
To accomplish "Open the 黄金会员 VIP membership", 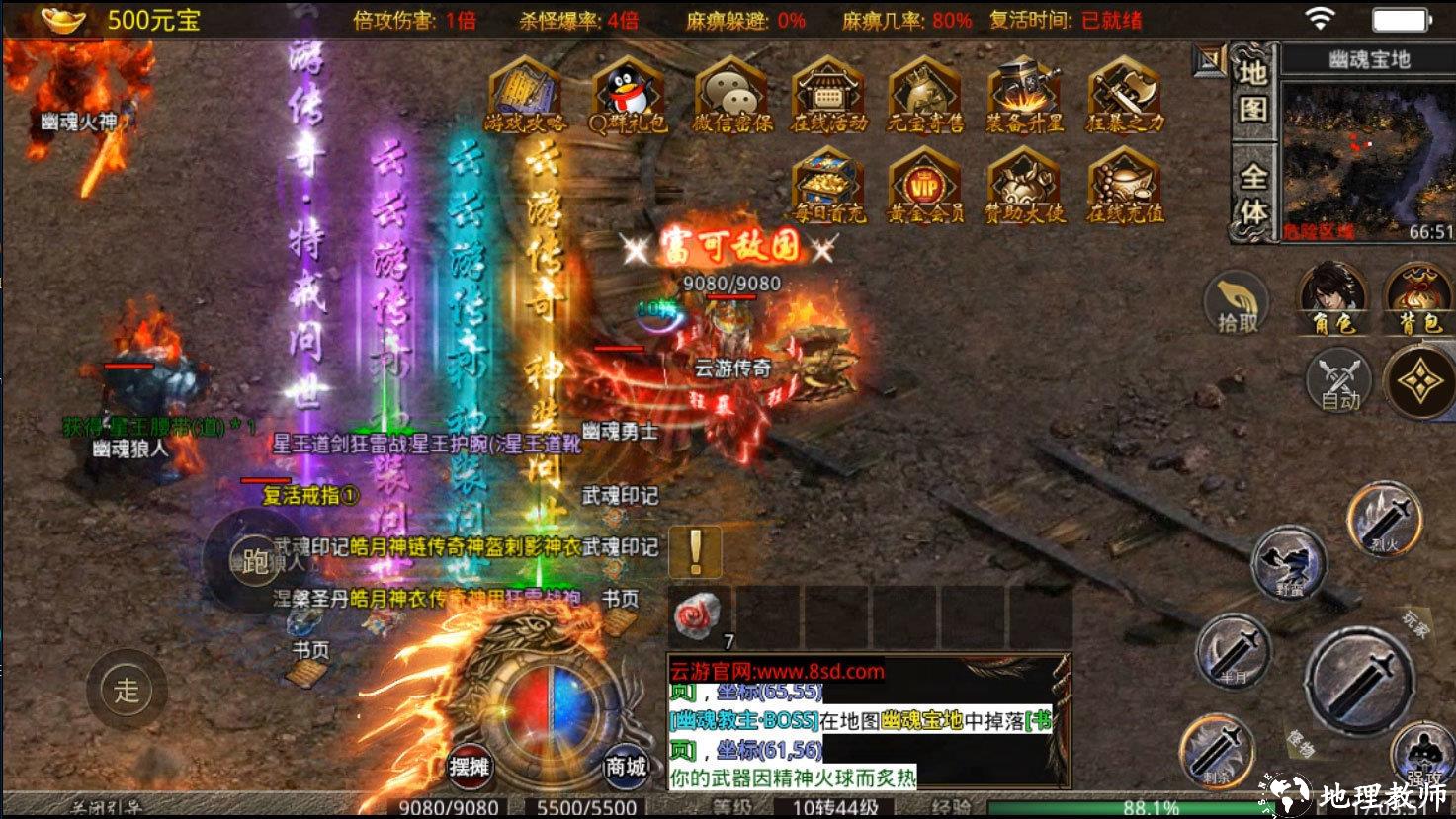I will pyautogui.click(x=925, y=186).
